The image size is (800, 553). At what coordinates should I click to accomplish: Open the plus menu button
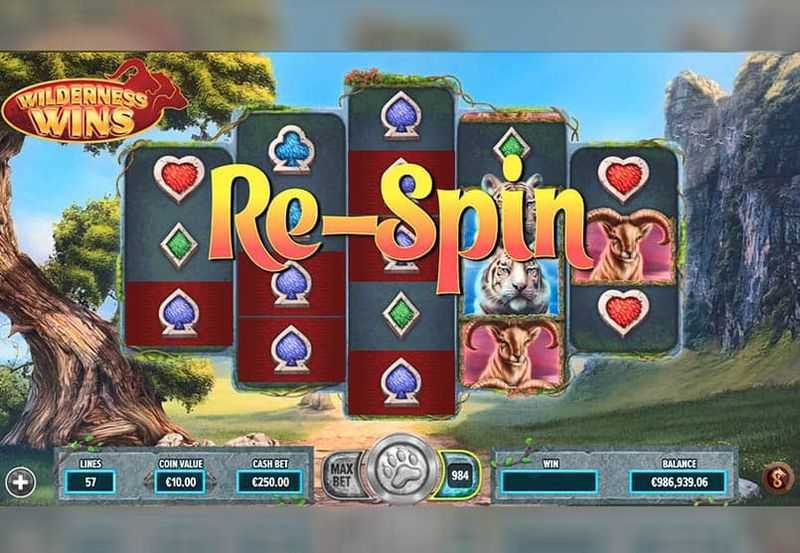(x=20, y=482)
